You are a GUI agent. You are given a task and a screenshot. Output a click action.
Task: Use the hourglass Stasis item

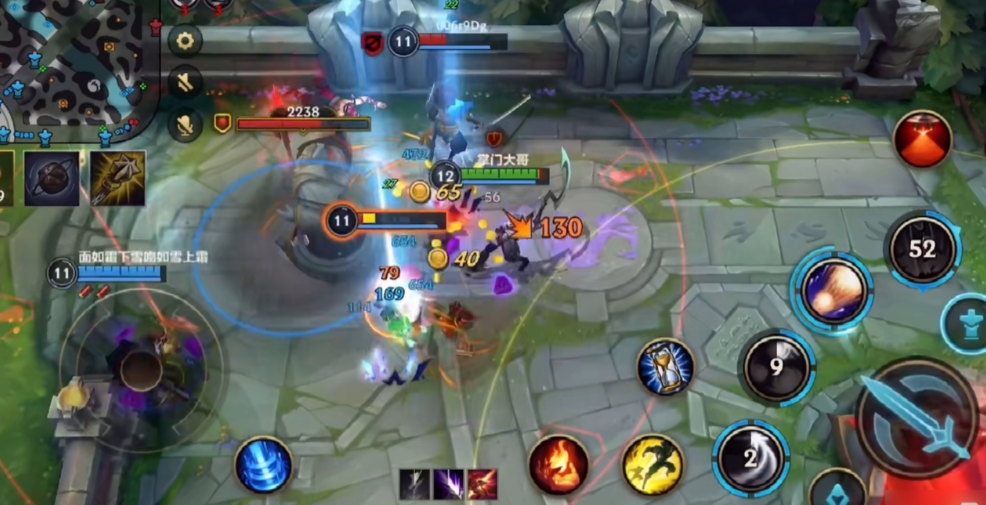pos(665,366)
